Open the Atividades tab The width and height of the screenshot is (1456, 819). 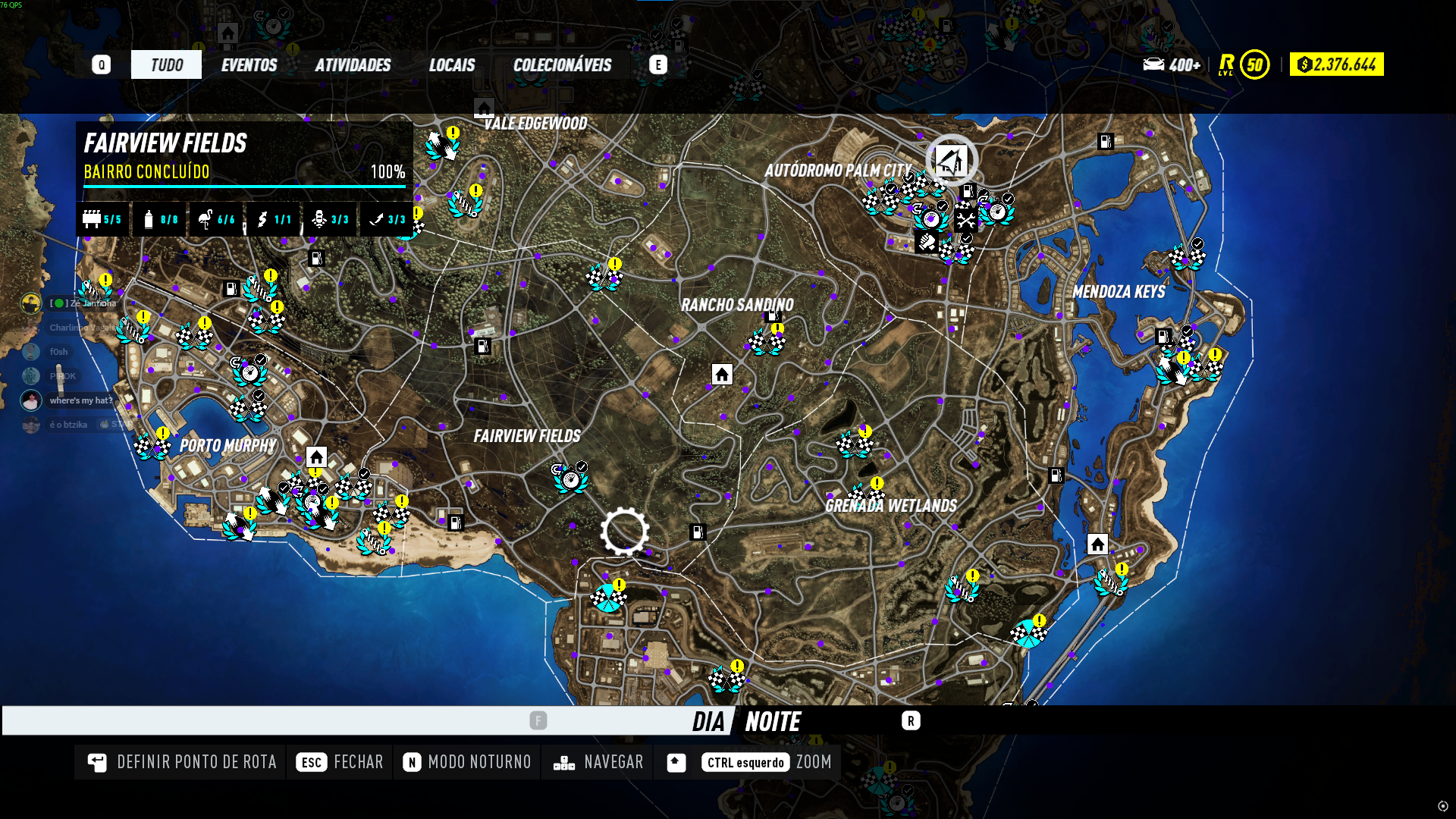tap(353, 65)
